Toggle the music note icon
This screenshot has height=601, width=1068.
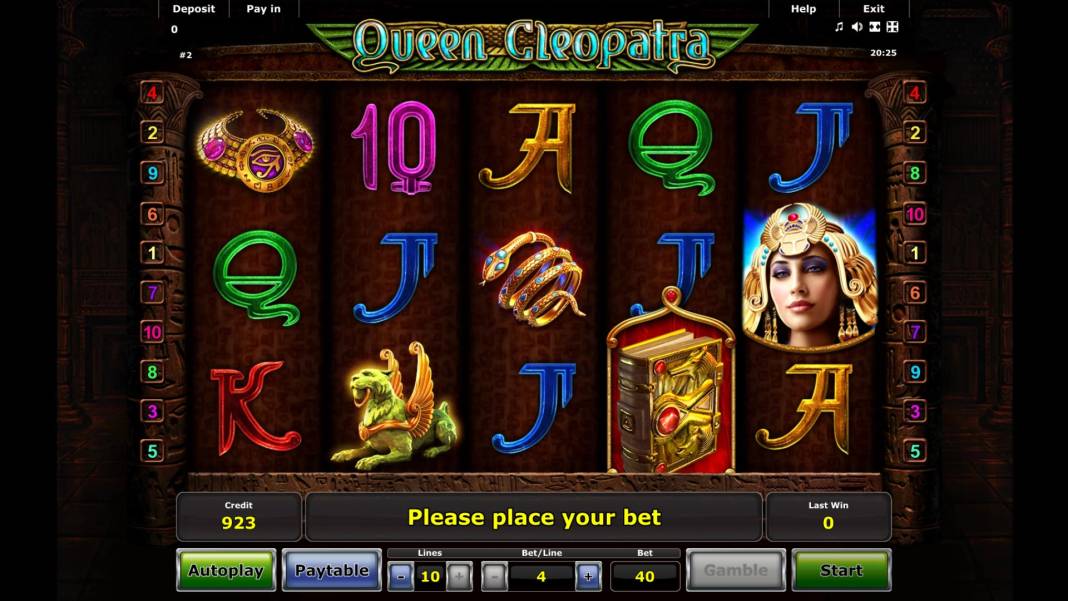[x=839, y=27]
